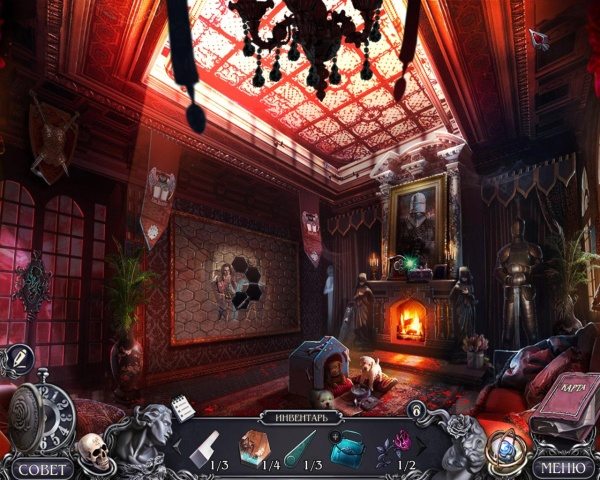Open the notepad task list
Image resolution: width=600 pixels, height=480 pixels.
click(181, 407)
